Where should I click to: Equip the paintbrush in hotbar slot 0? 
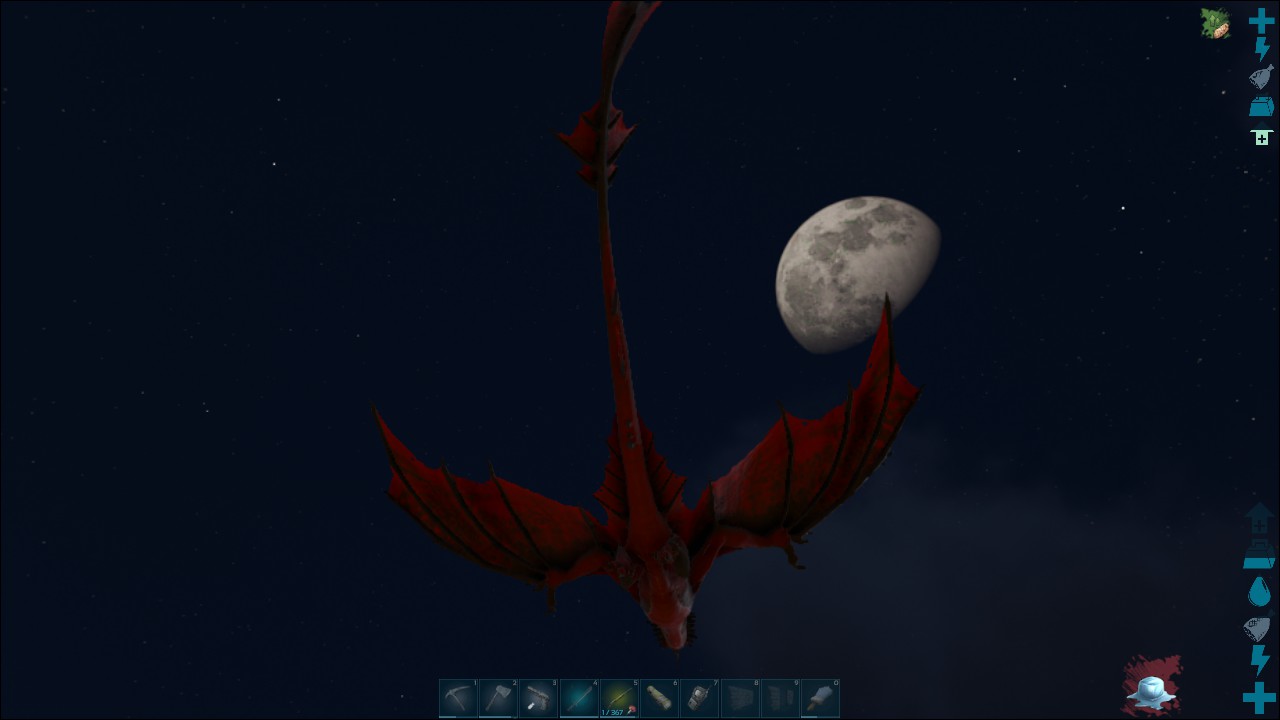coord(820,698)
